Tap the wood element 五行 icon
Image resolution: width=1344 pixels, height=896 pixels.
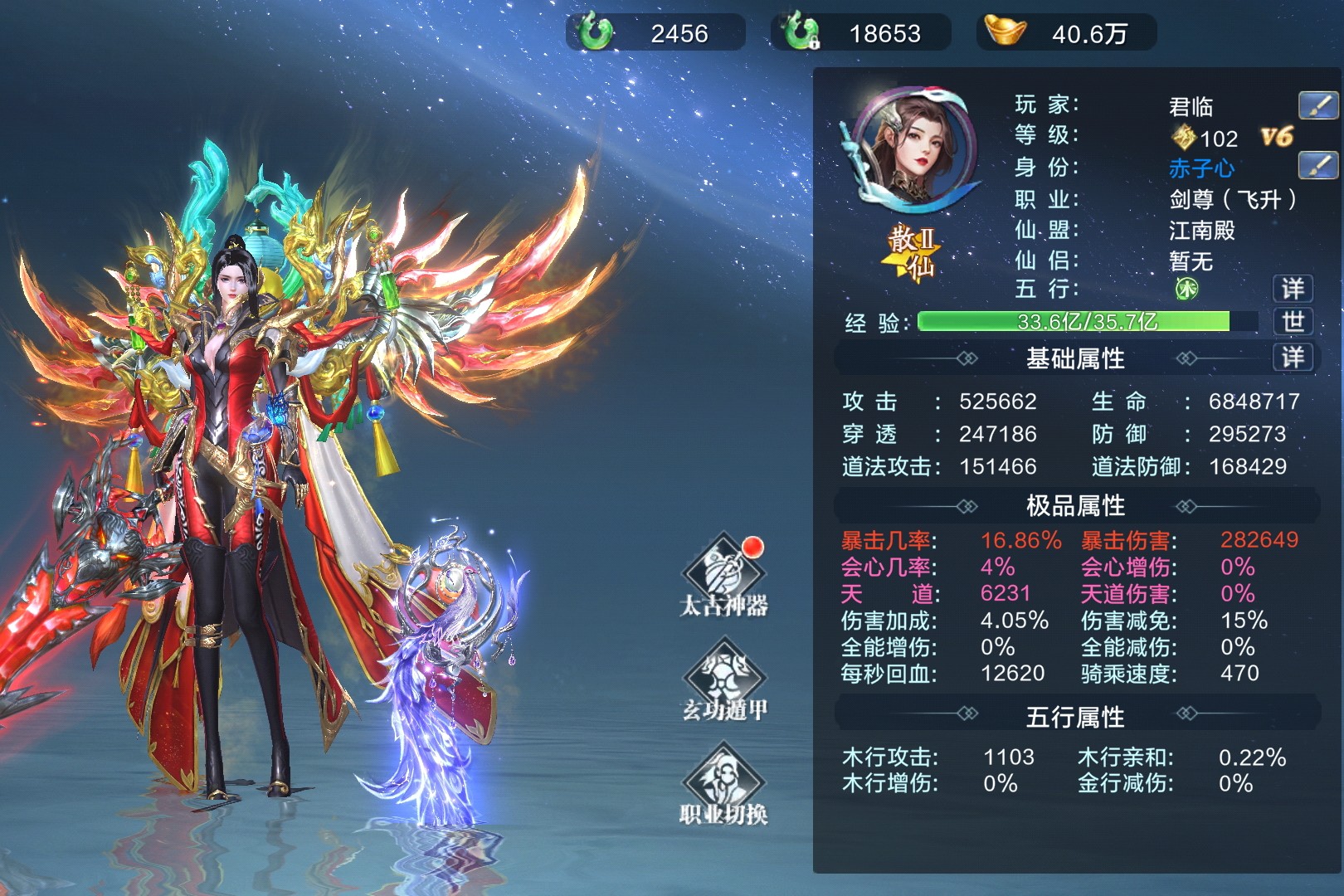1187,289
